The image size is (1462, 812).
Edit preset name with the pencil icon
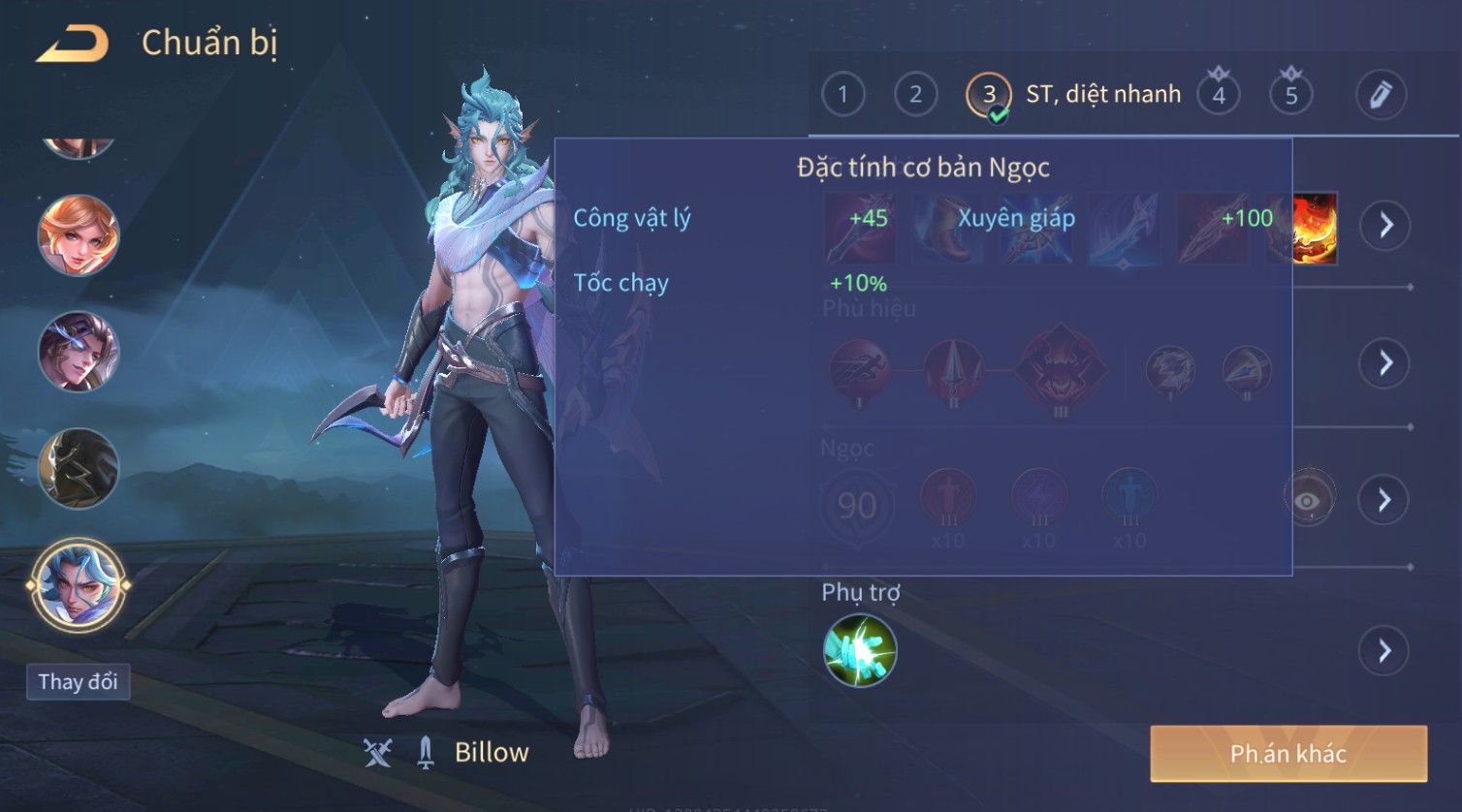coord(1381,95)
